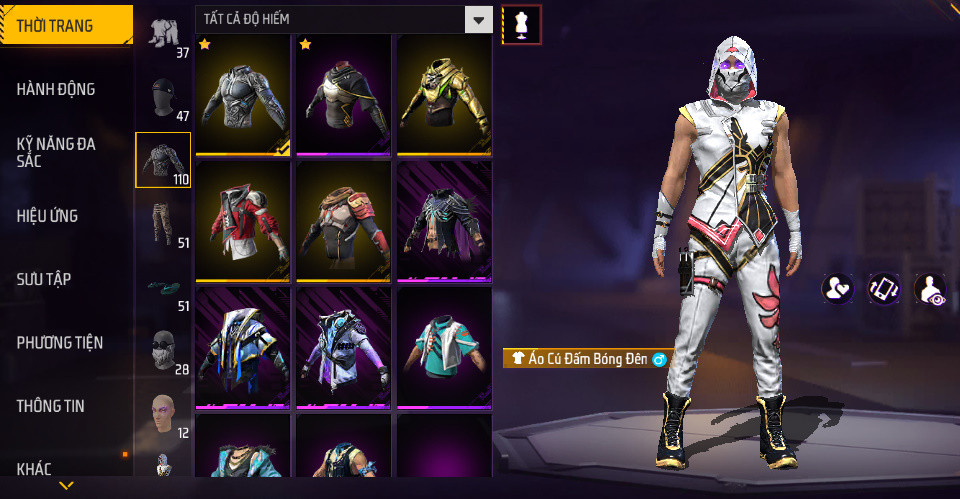
Task: Open the Sưu Tập section
Action: (x=44, y=279)
